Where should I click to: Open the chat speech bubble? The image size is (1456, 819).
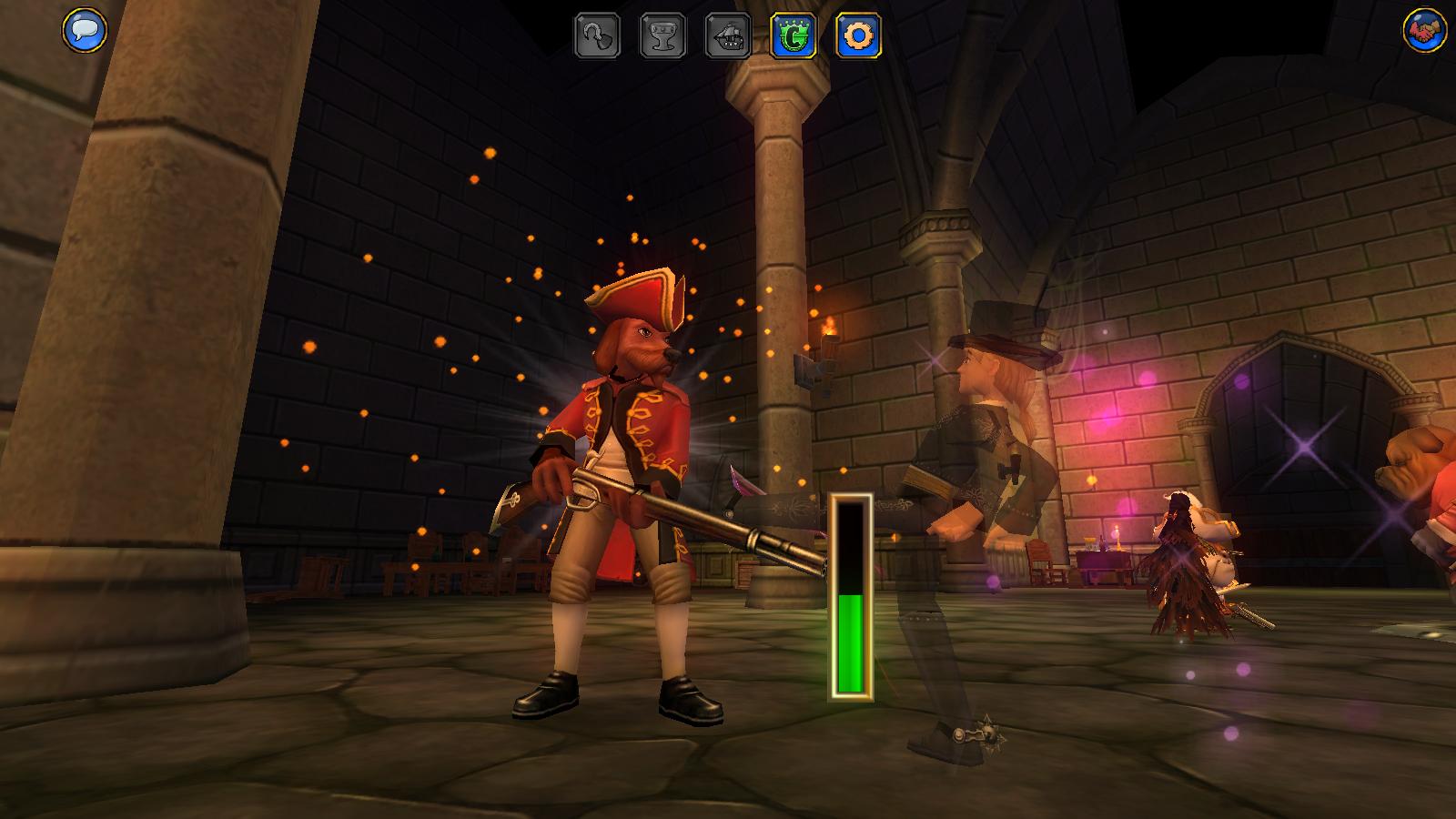84,30
